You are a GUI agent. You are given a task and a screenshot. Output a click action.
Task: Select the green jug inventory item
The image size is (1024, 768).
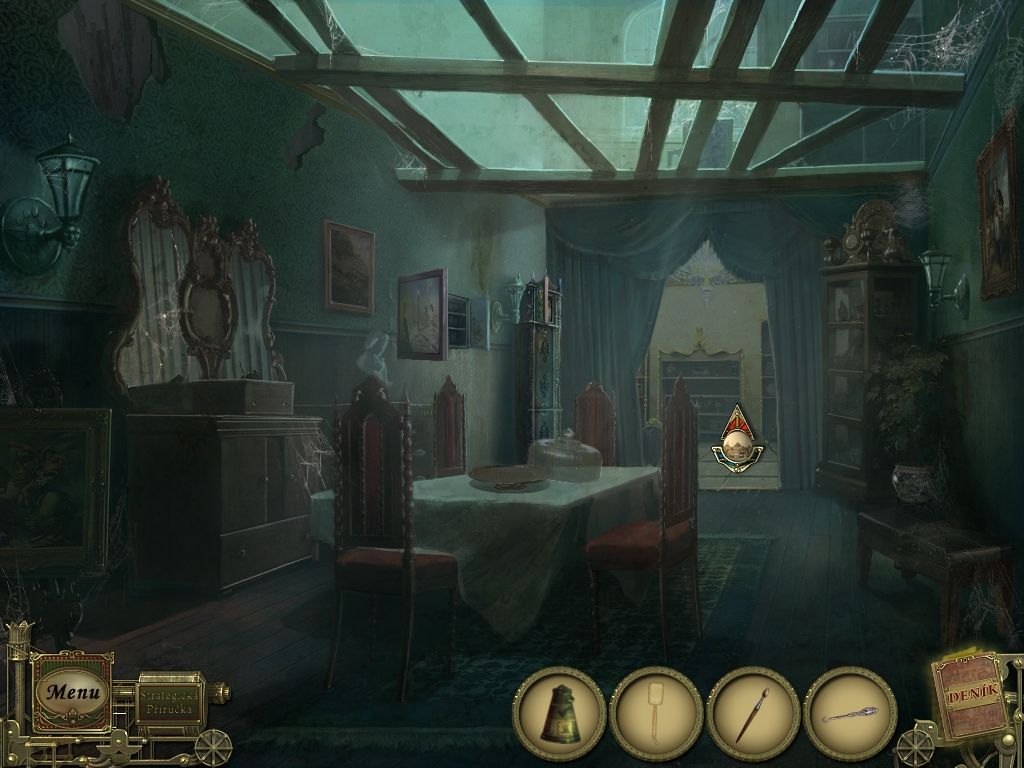tap(559, 714)
